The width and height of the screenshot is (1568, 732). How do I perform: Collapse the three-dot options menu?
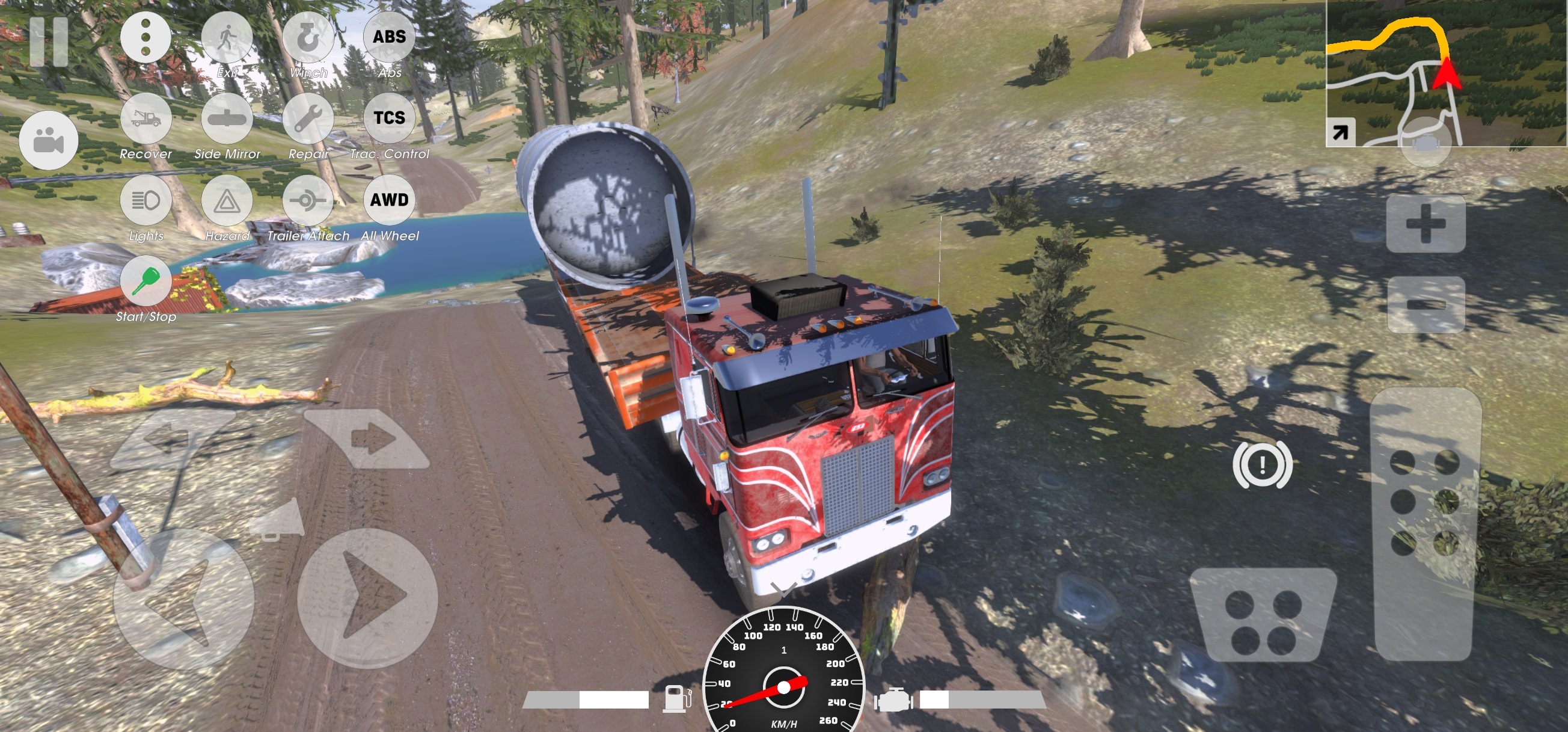click(x=145, y=37)
